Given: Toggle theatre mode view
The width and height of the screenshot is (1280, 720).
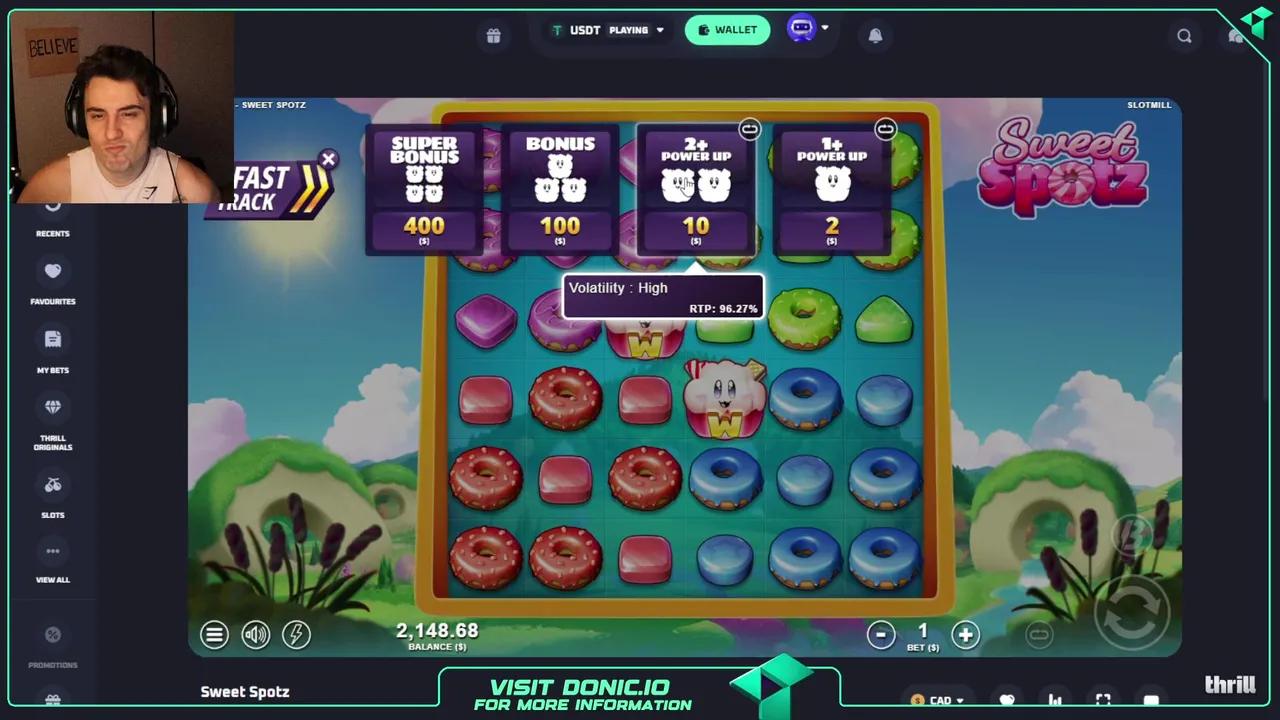Looking at the screenshot, I should click(1151, 700).
